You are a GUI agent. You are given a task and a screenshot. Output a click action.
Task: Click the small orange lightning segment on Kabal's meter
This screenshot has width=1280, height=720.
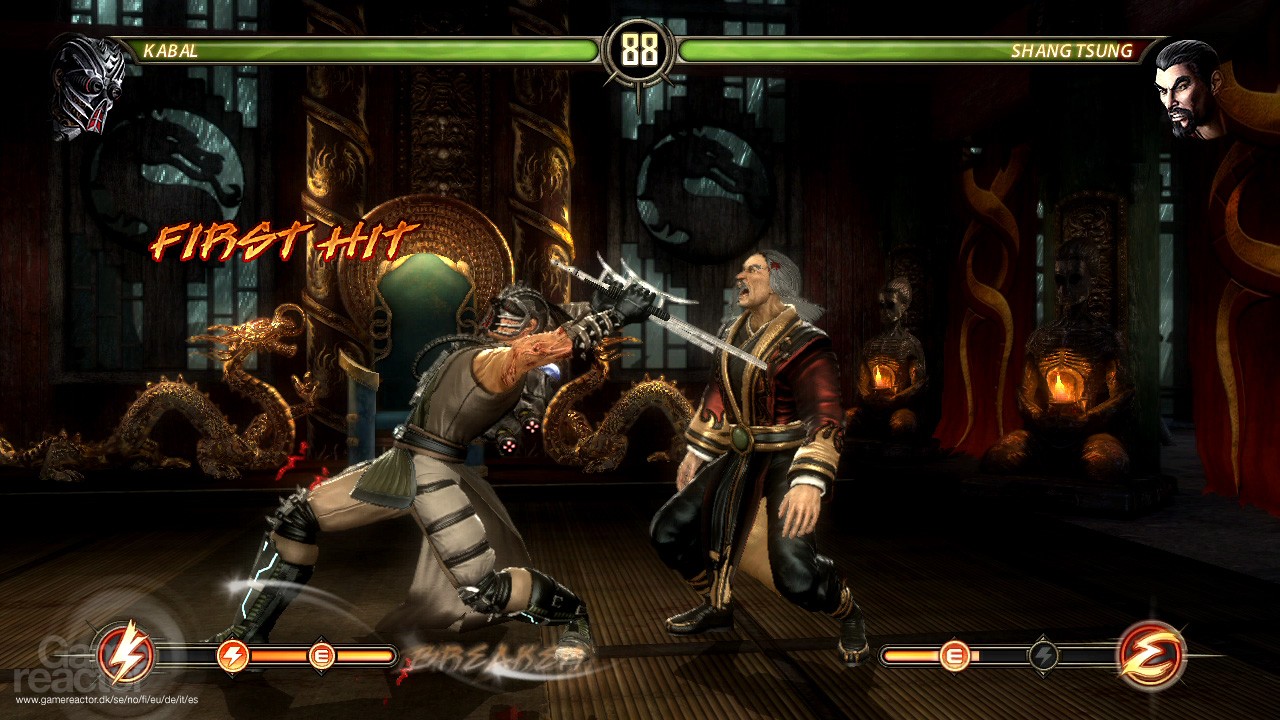pos(235,656)
